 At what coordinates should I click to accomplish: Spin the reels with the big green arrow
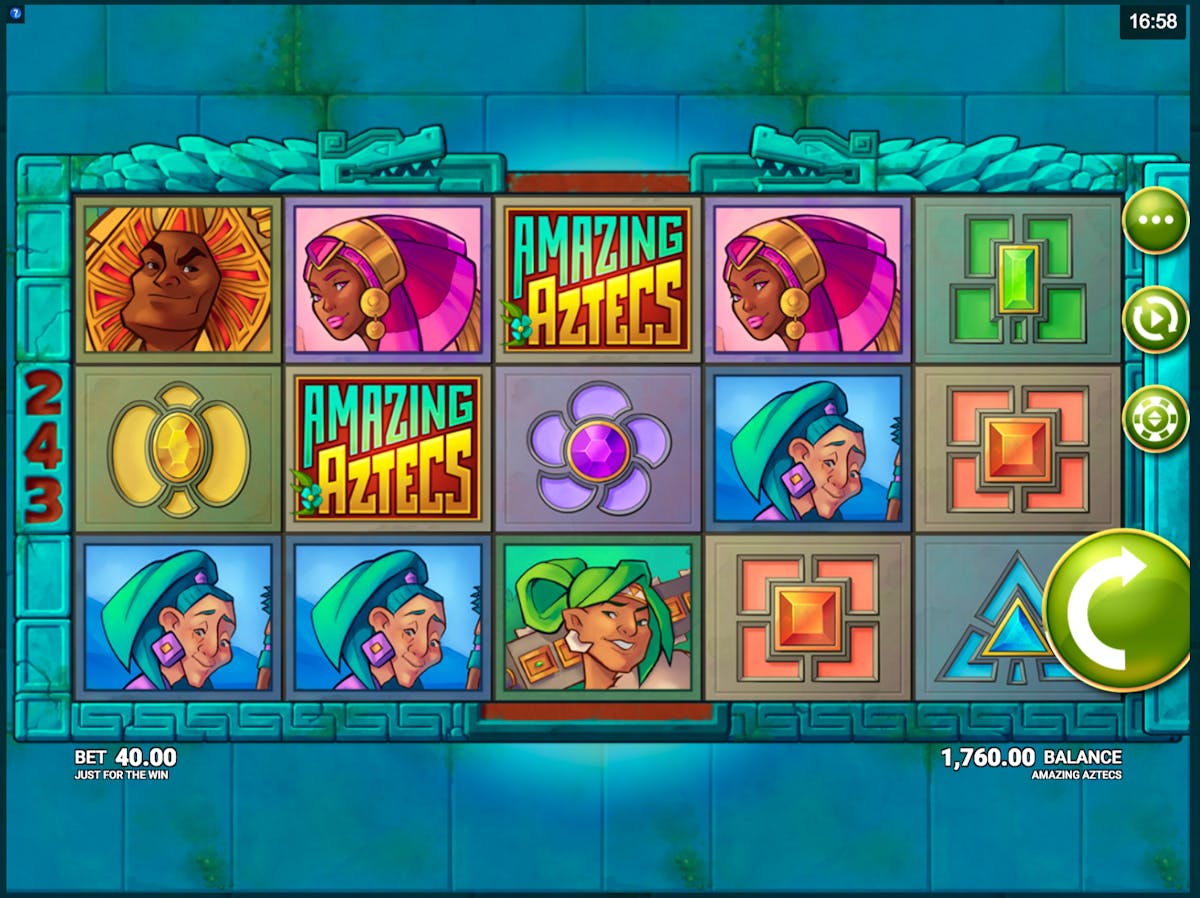point(1116,610)
